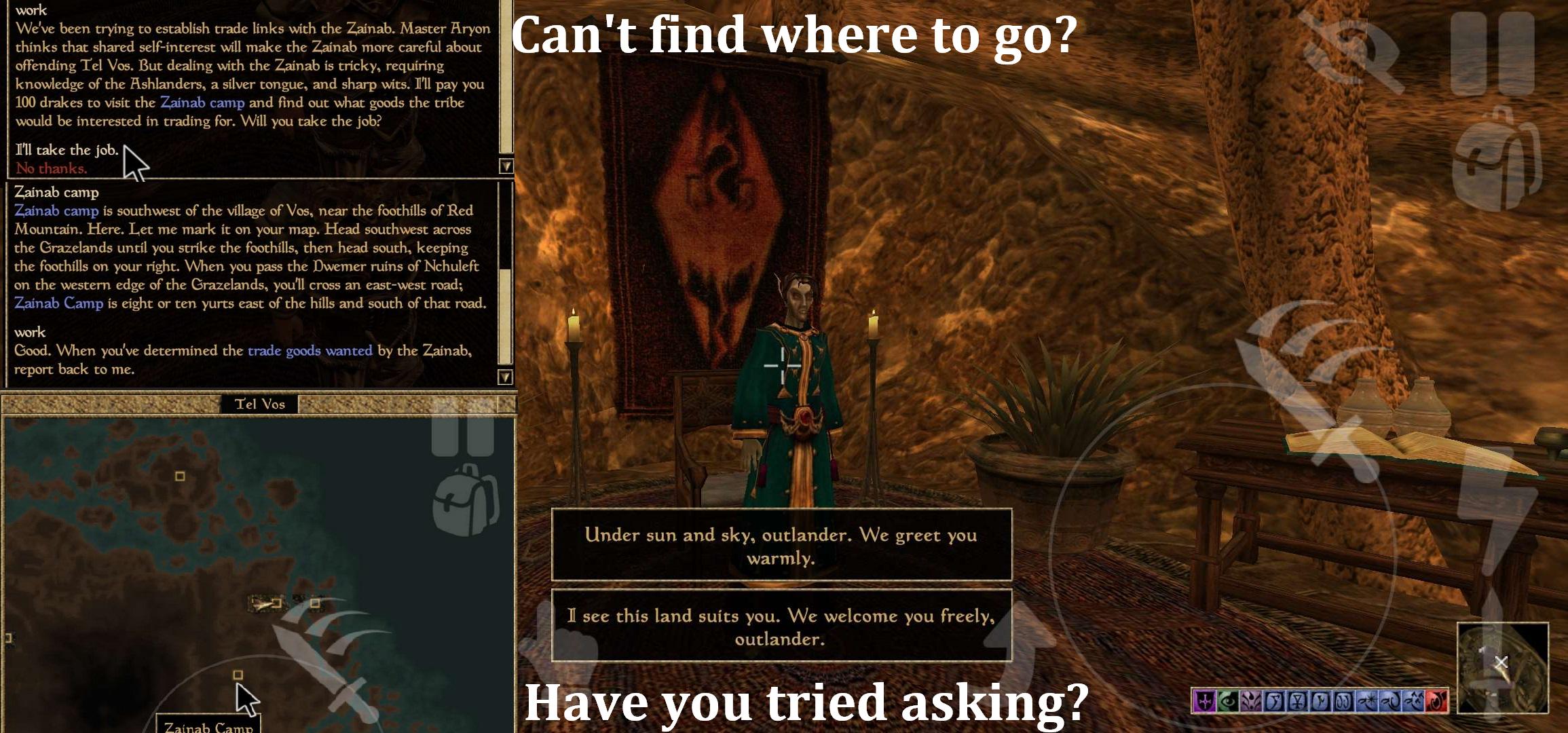Tap the pause overlay icon

(x=1493, y=54)
